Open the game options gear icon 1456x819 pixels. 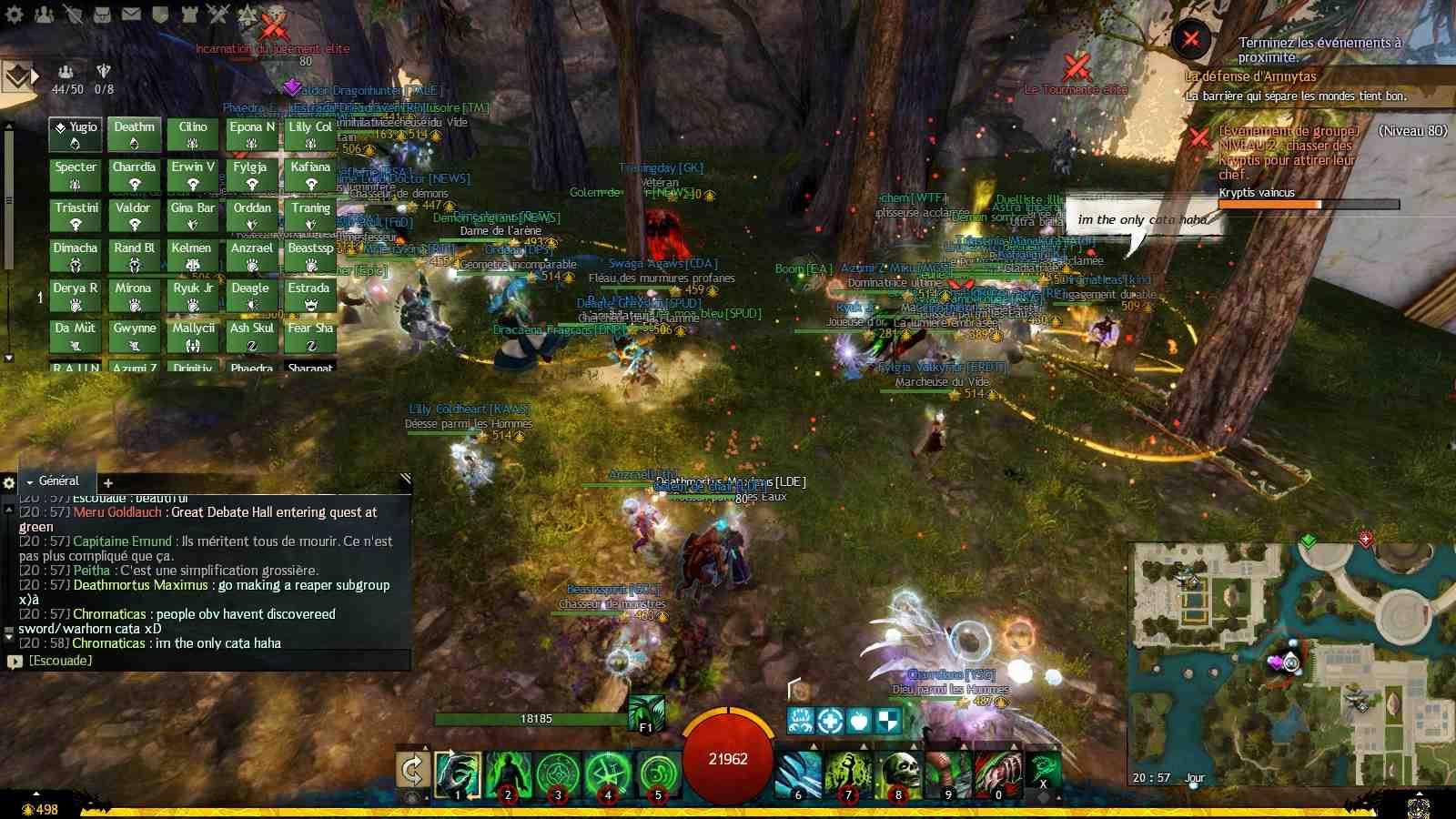pos(15,15)
